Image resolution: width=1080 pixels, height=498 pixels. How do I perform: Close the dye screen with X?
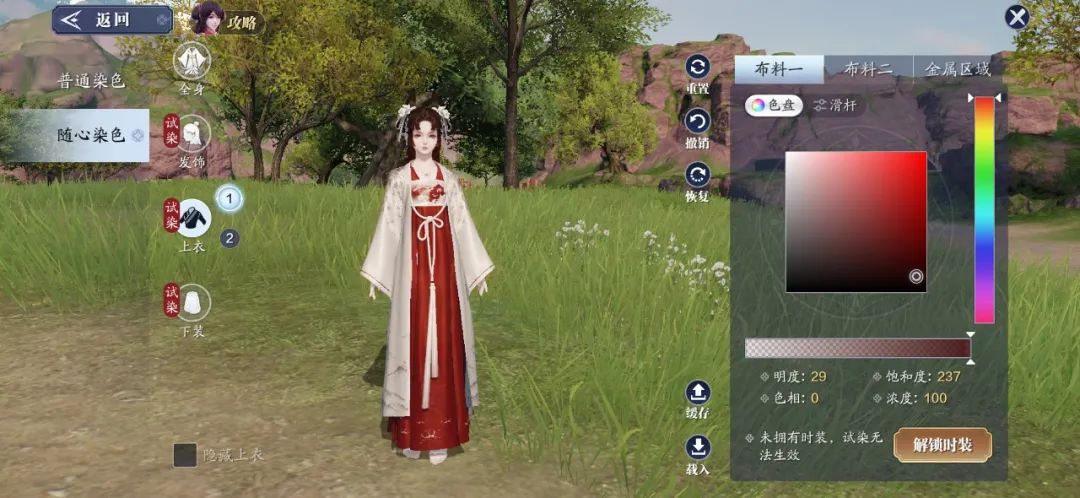click(x=1017, y=17)
